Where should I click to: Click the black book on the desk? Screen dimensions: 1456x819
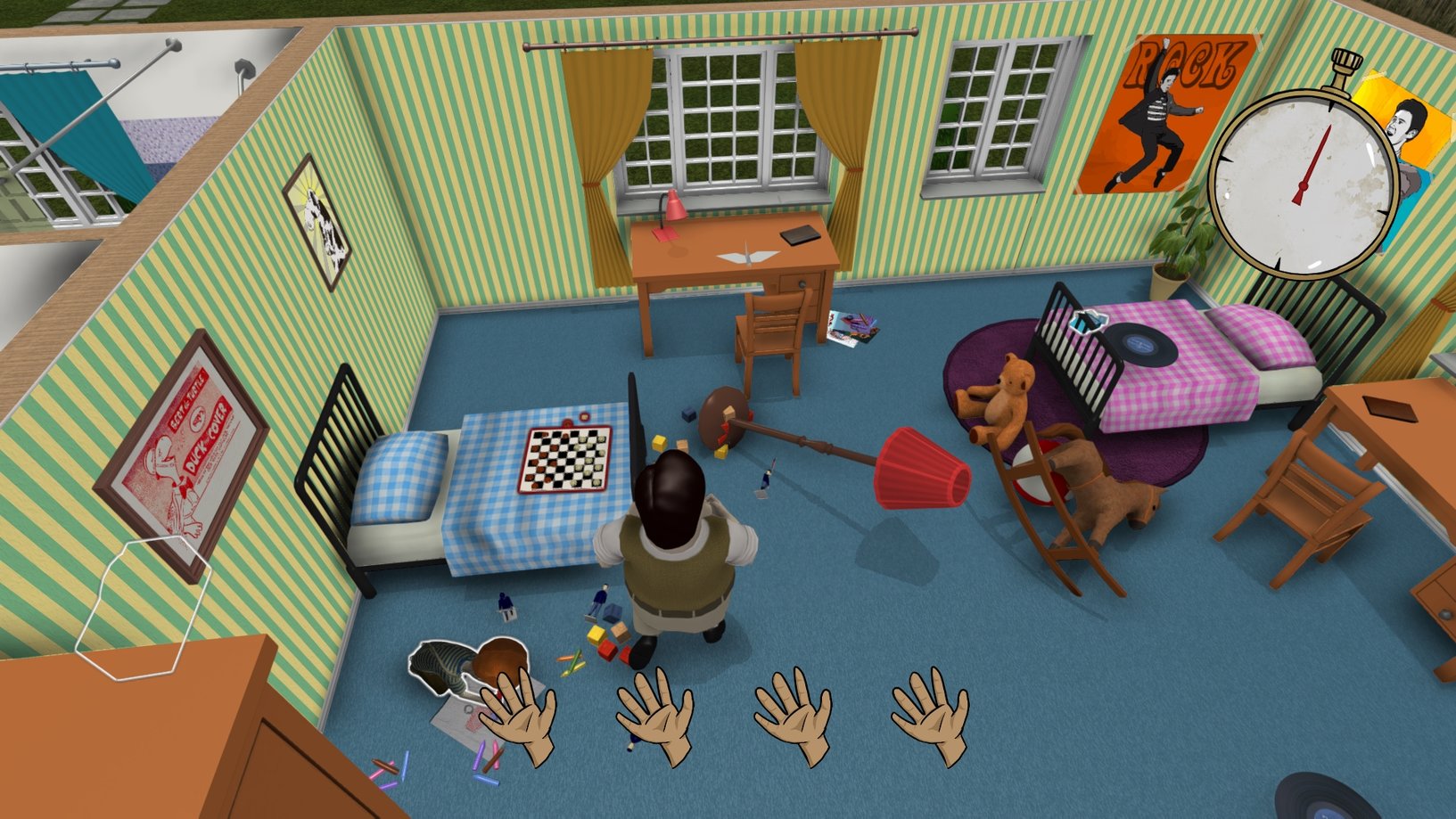tap(801, 234)
